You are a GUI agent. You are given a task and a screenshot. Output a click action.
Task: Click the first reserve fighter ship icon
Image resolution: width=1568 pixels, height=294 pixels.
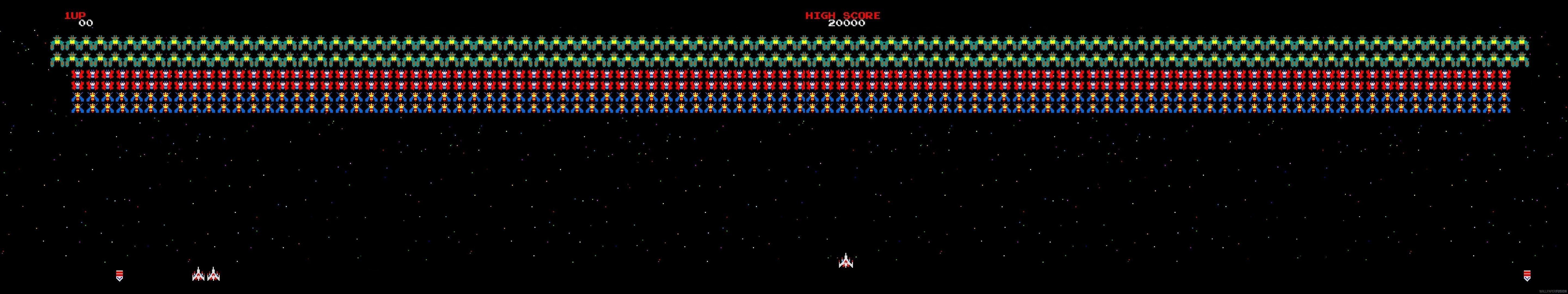[x=198, y=275]
